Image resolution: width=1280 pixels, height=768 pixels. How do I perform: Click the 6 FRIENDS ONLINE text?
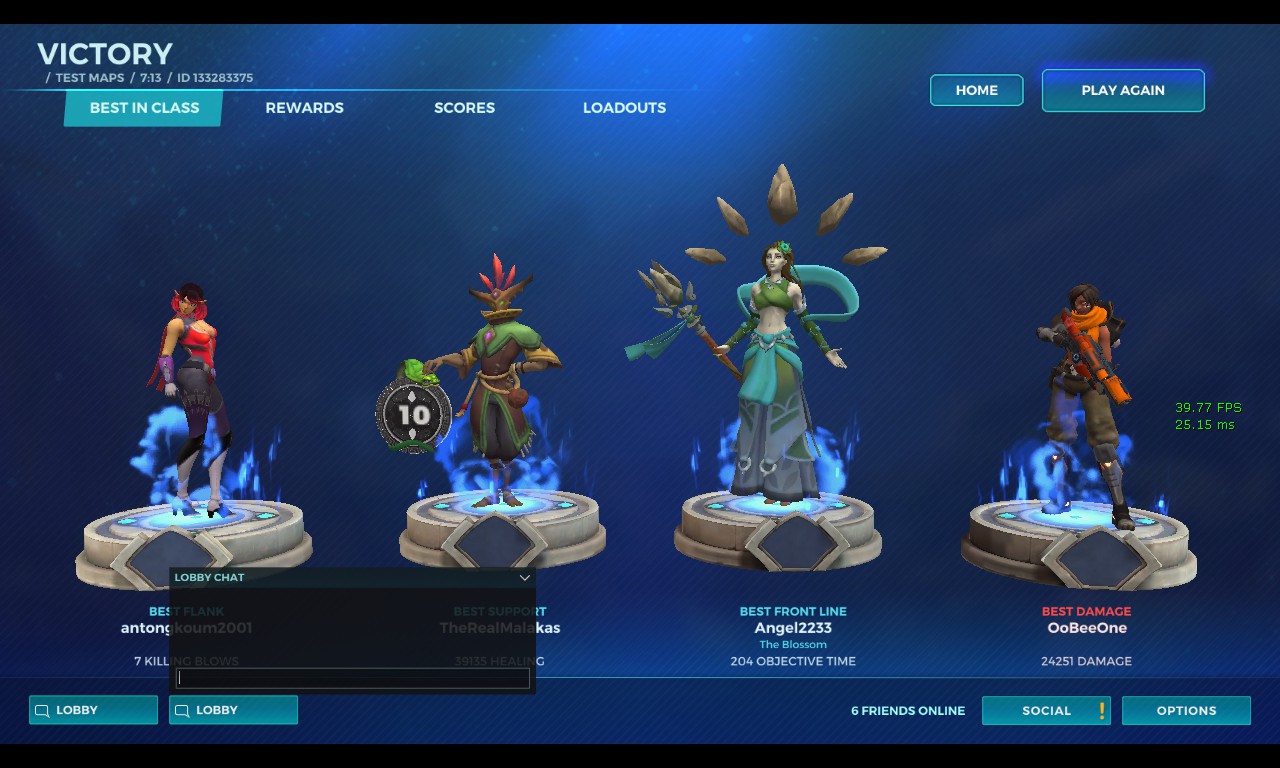click(908, 710)
